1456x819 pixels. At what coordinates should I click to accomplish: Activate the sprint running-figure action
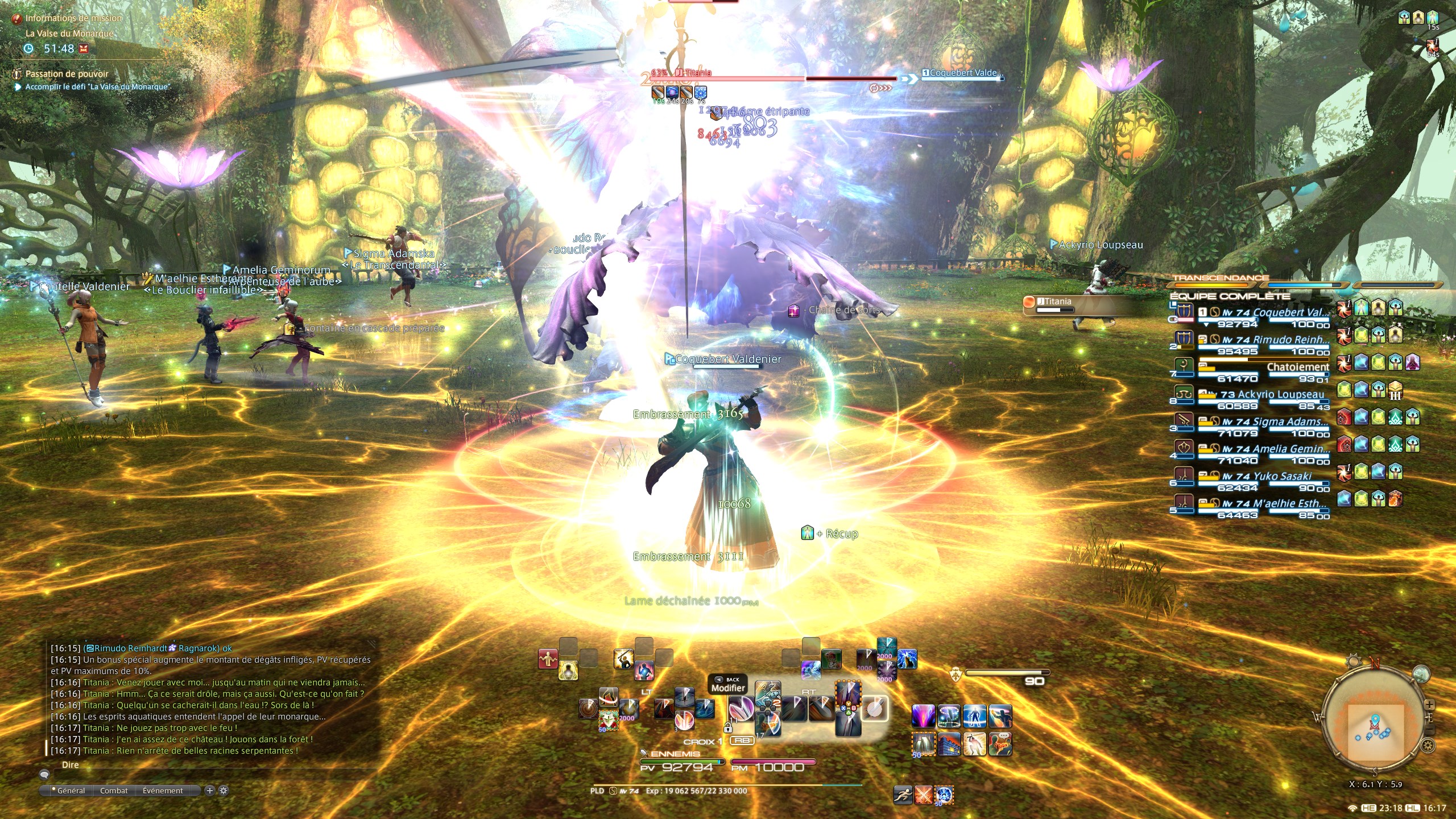[903, 795]
